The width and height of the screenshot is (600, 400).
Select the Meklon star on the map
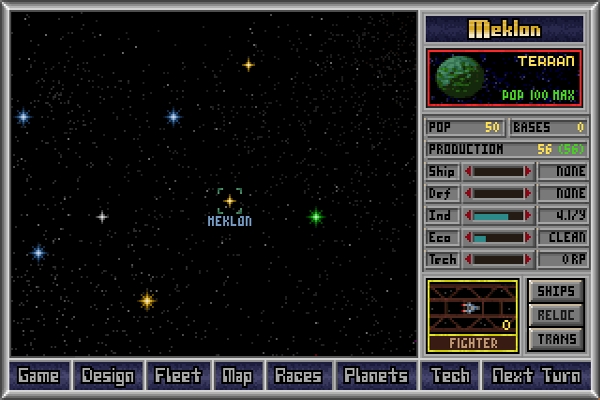coord(229,201)
